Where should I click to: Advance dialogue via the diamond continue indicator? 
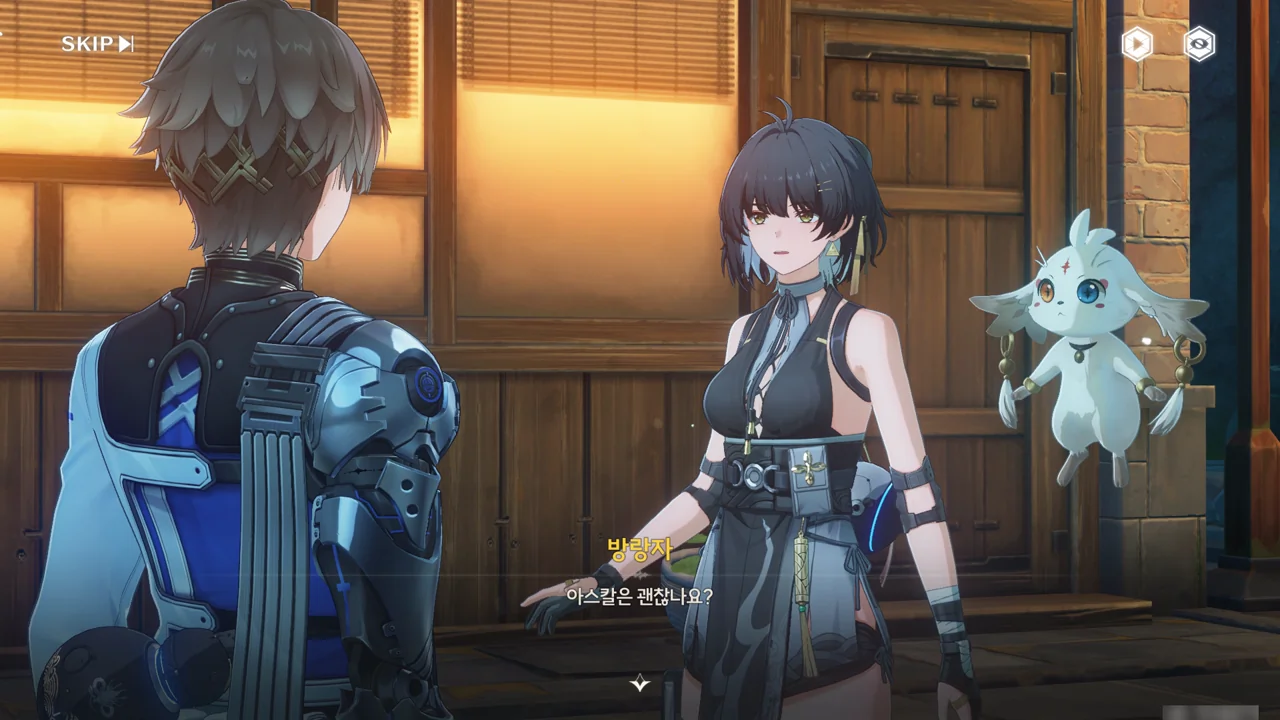click(x=640, y=684)
